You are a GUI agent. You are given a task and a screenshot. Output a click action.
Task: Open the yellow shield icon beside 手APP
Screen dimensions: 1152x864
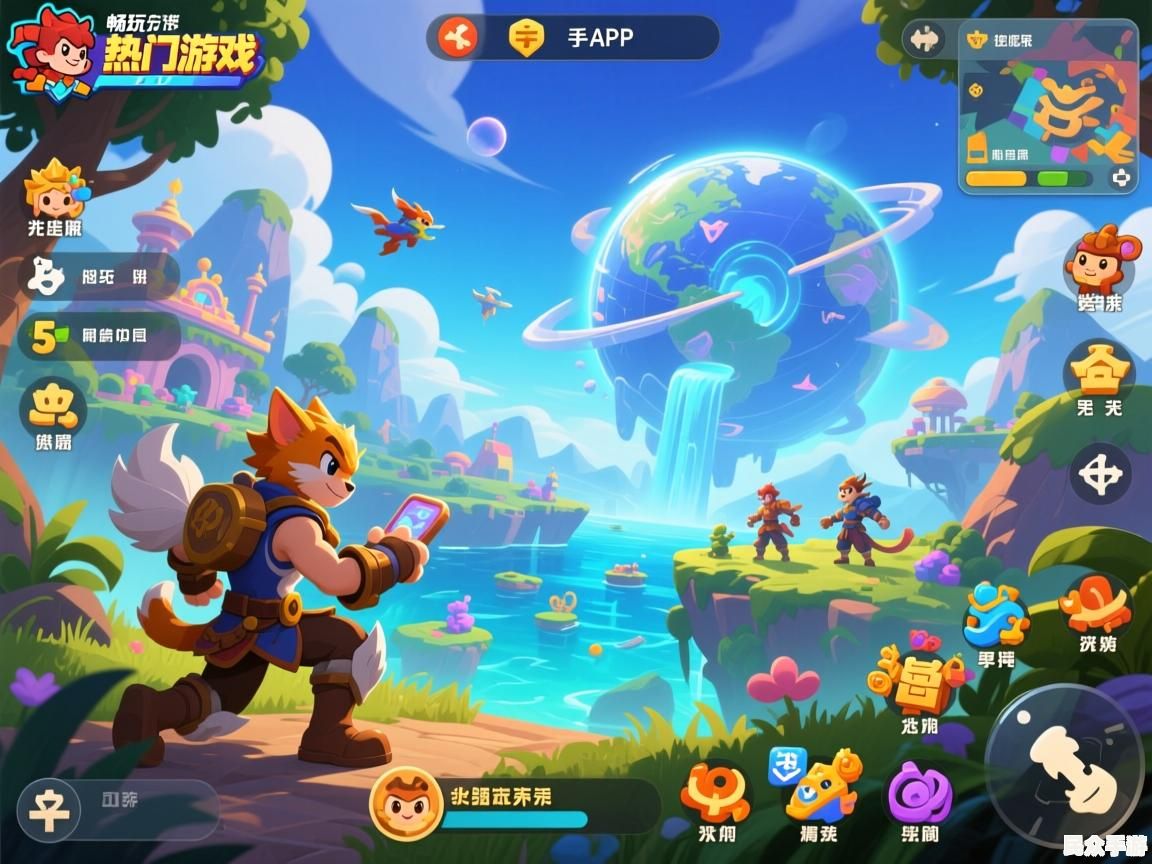[x=526, y=38]
